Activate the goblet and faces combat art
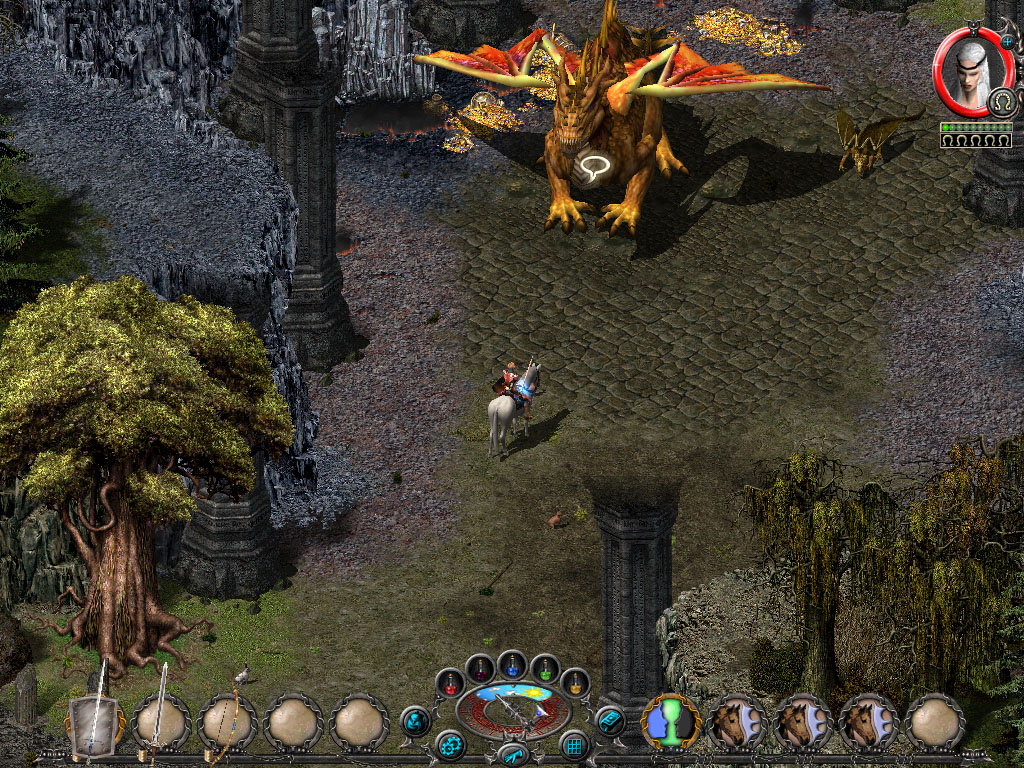 (x=671, y=722)
